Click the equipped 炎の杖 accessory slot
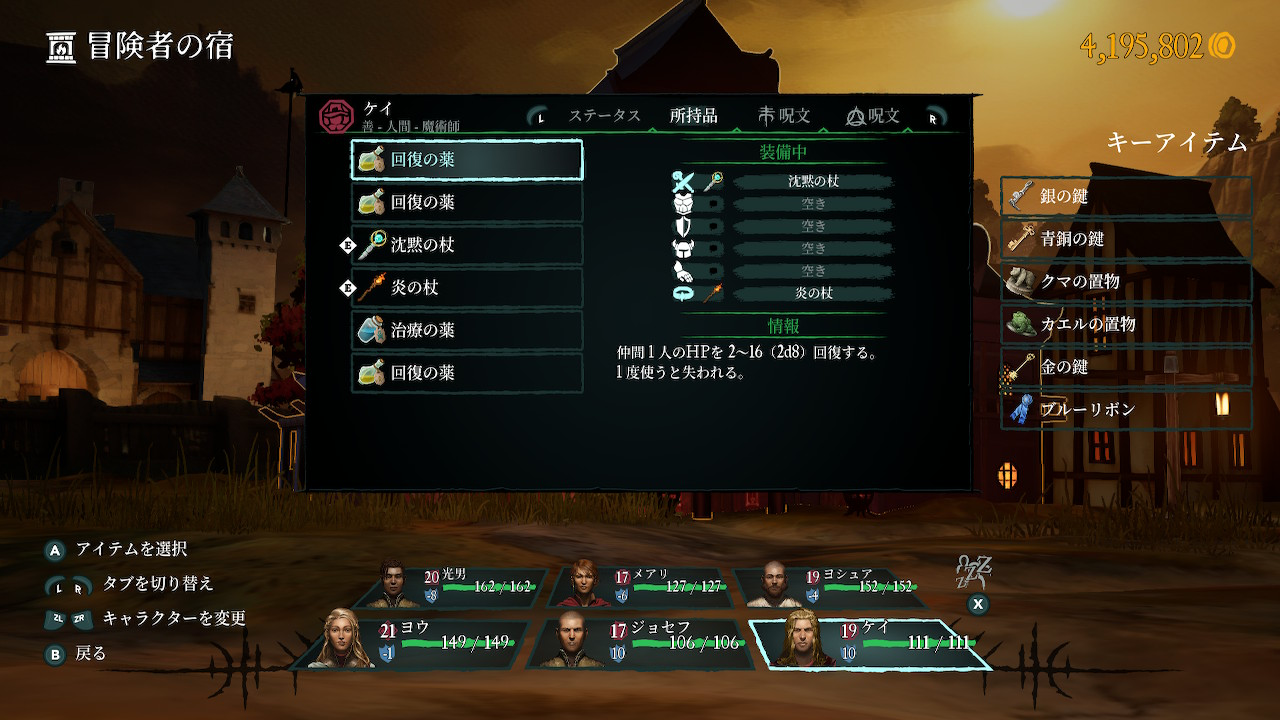 [812, 293]
